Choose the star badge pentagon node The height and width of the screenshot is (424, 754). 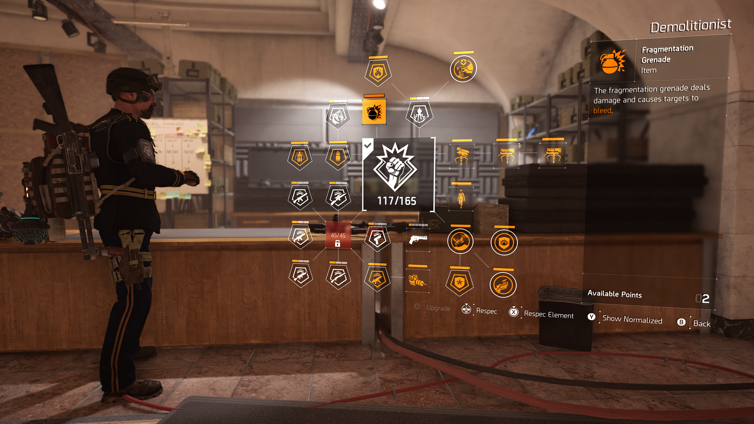[x=459, y=282]
